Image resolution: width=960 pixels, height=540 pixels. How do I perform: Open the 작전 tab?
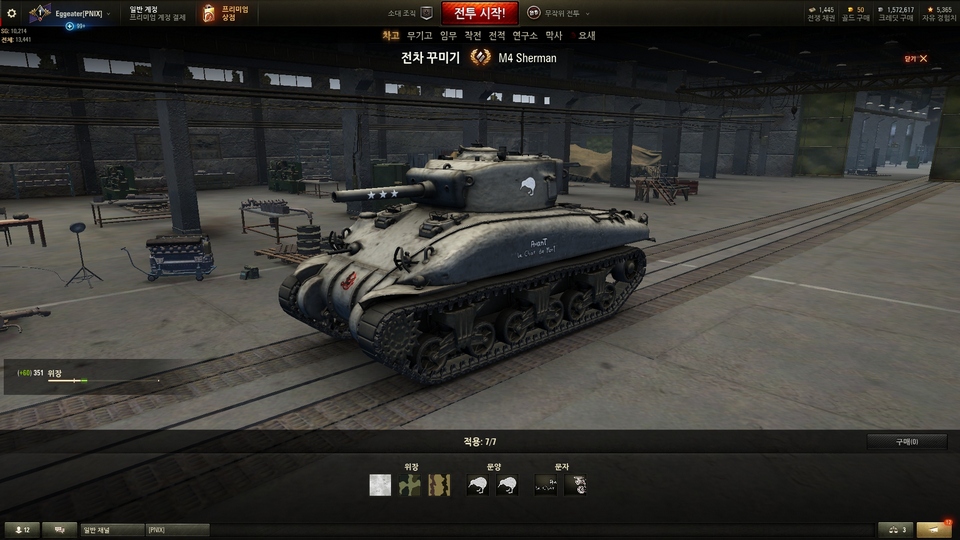pyautogui.click(x=473, y=35)
